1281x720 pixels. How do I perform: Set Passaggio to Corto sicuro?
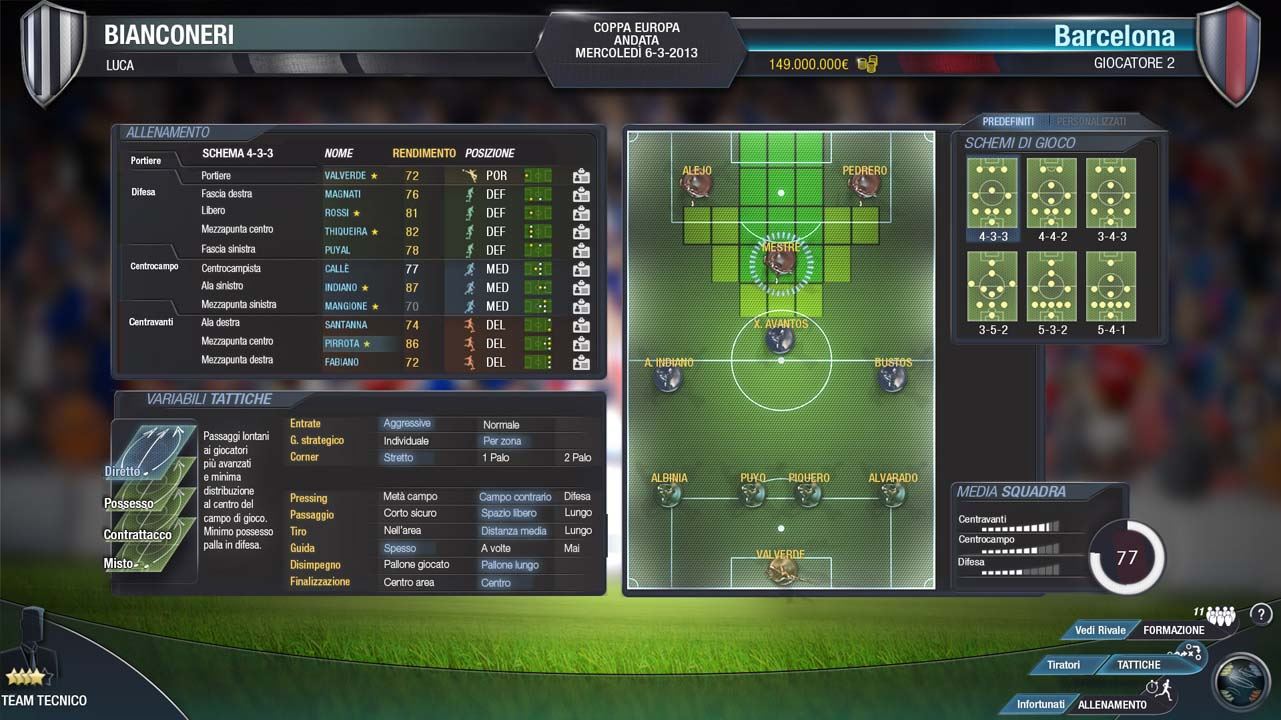pyautogui.click(x=409, y=514)
